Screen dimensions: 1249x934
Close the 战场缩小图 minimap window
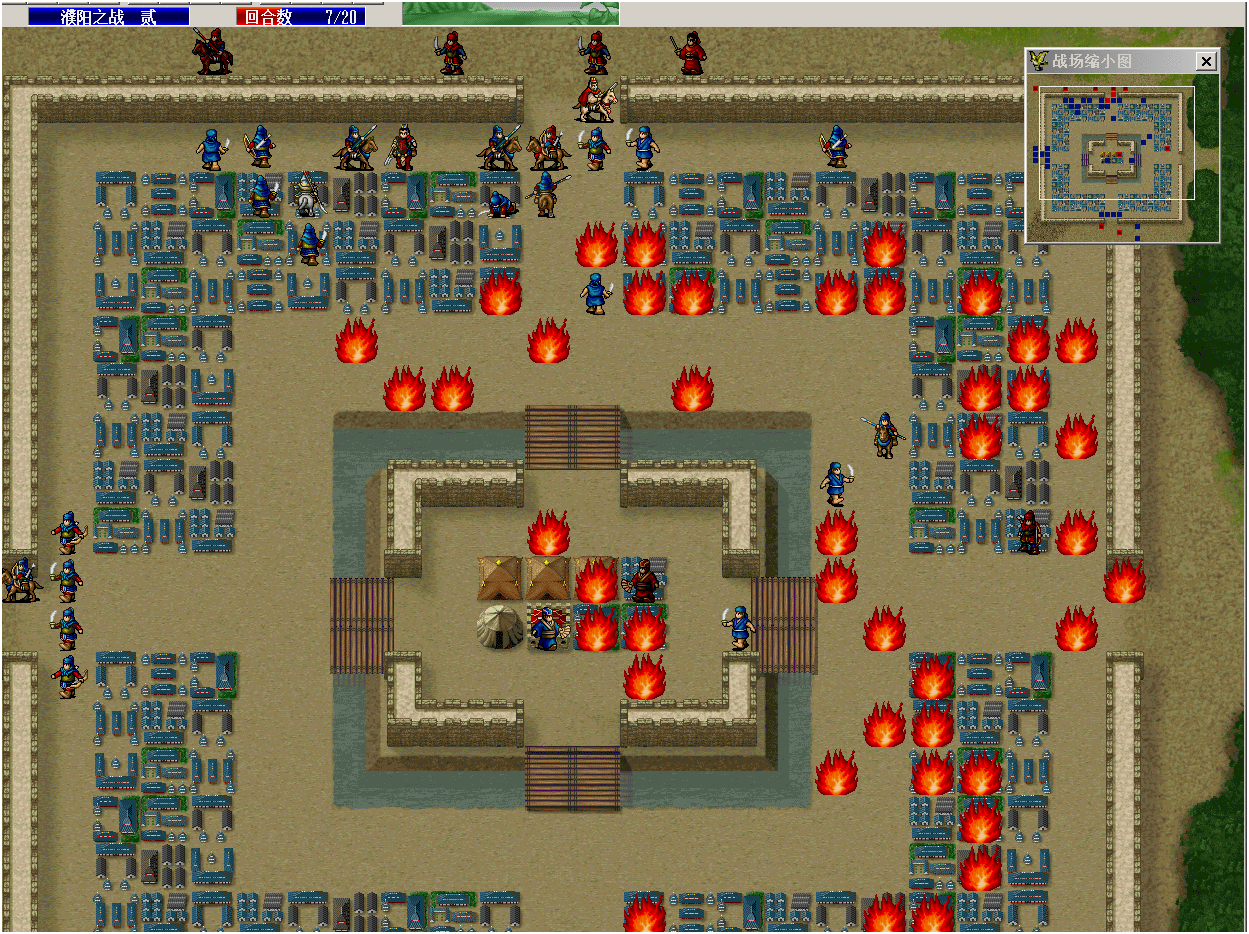click(x=1206, y=62)
